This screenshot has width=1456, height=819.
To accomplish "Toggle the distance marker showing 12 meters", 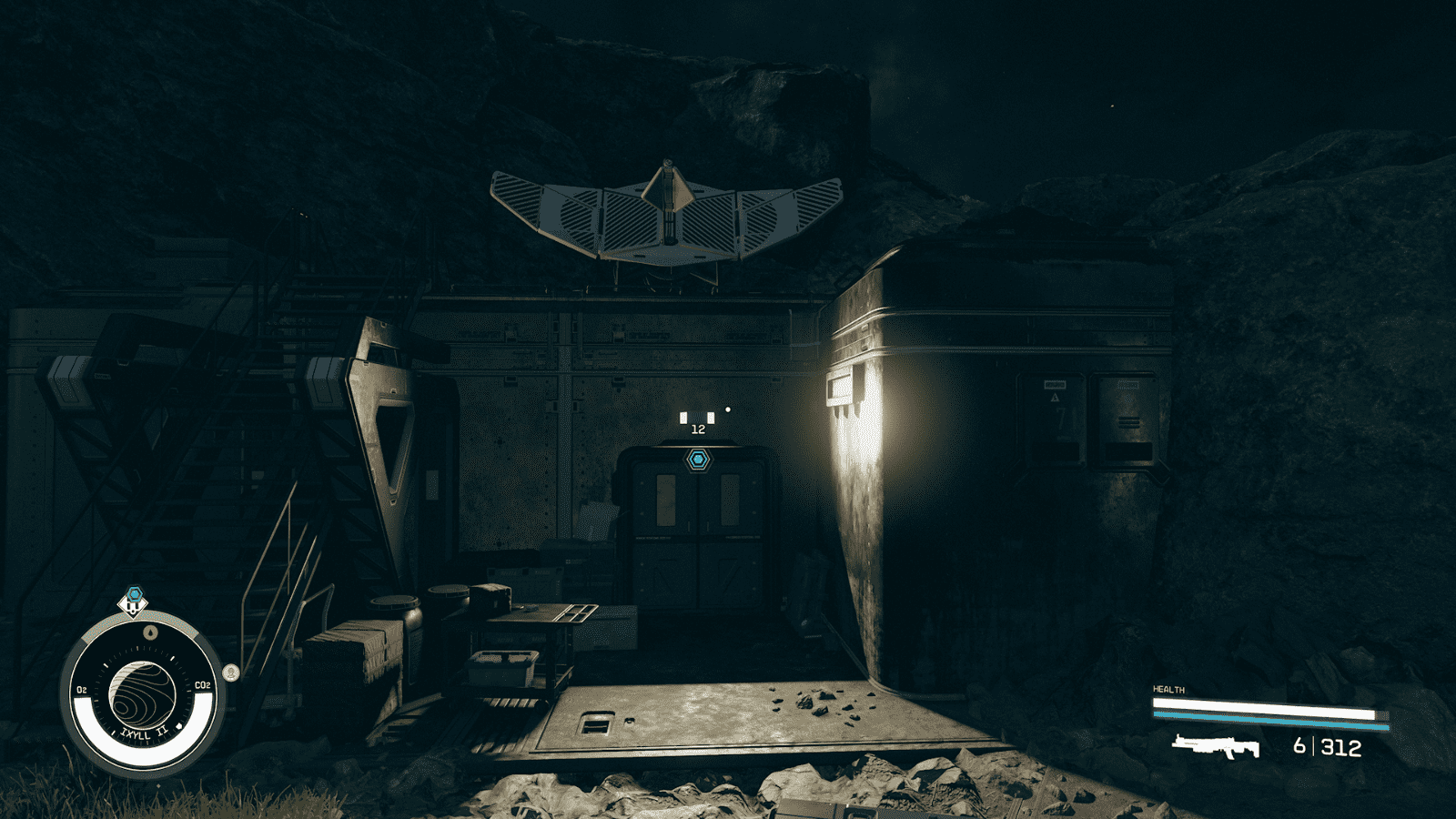I will 698,430.
